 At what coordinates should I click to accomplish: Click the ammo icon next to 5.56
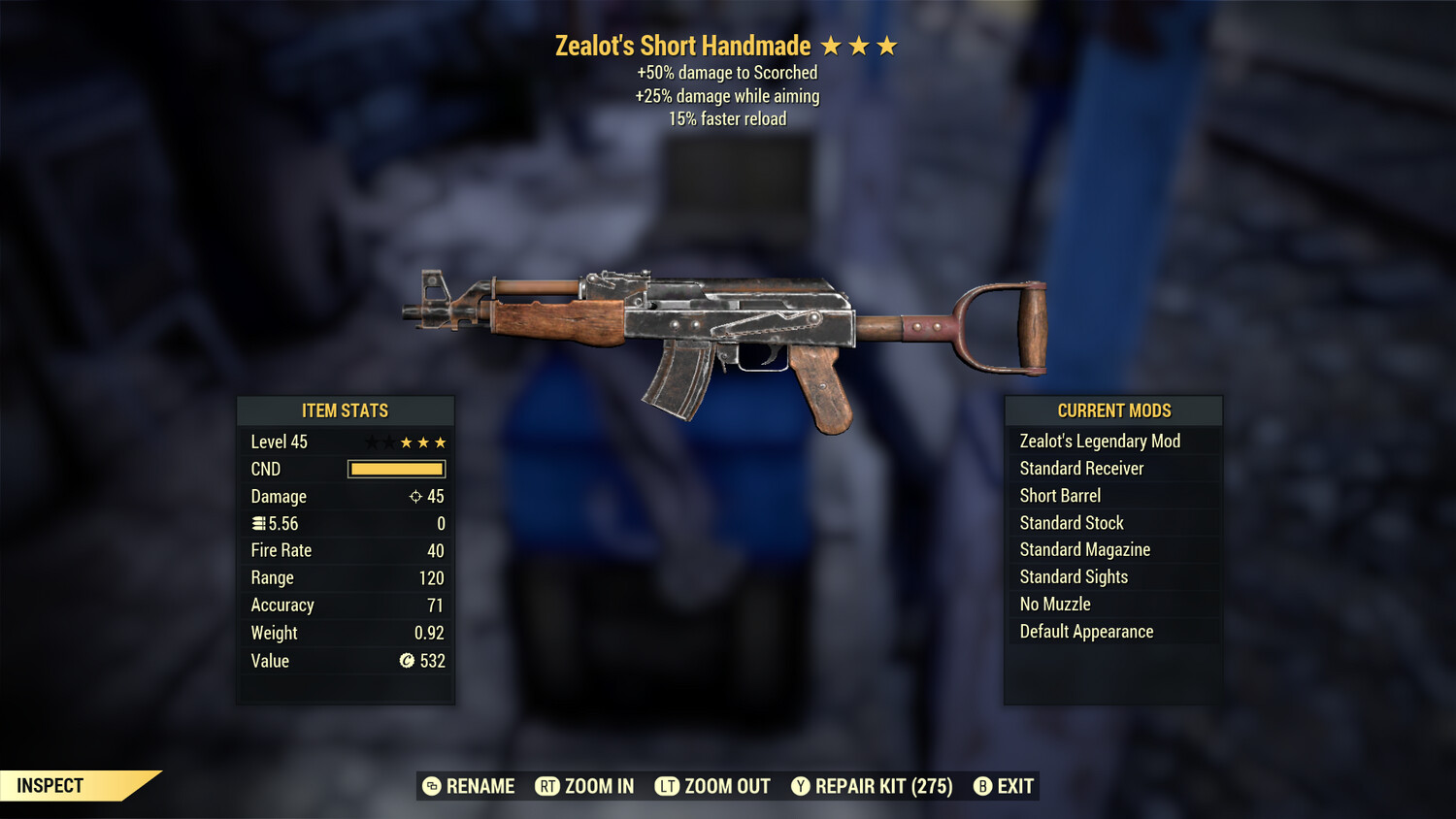click(x=258, y=523)
